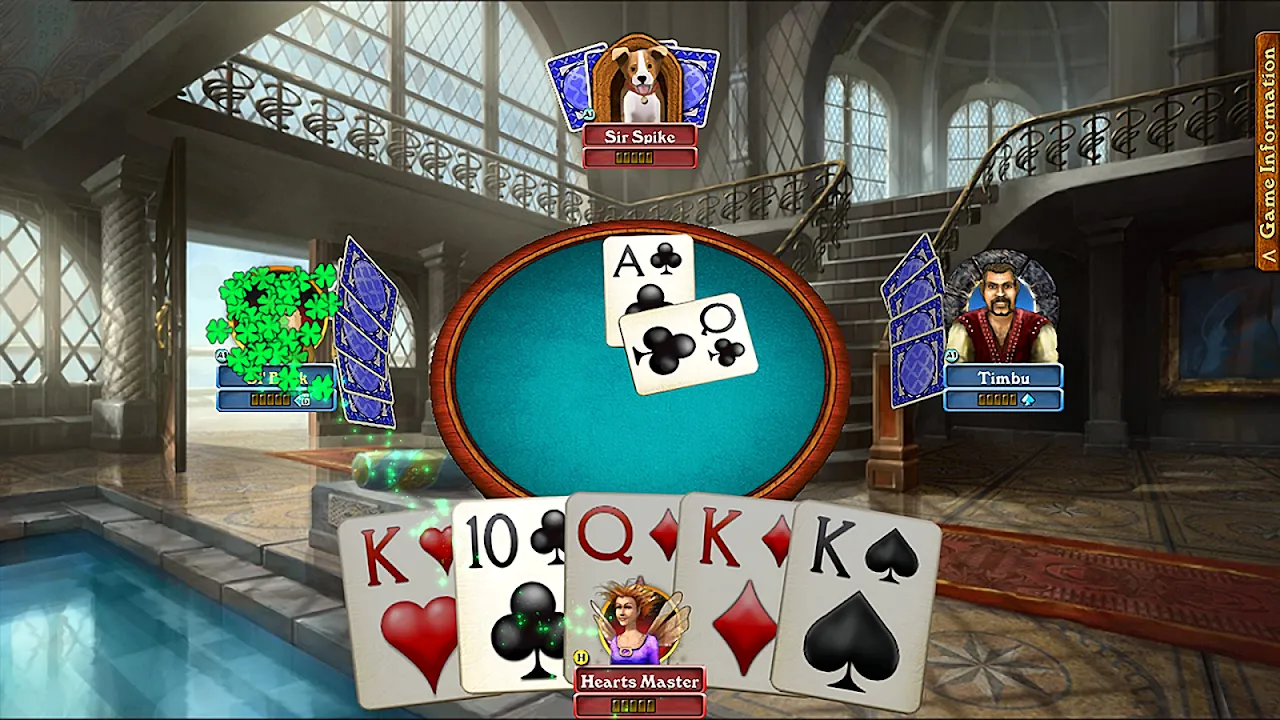
Task: Expand the Game Information panel
Action: [1267, 150]
